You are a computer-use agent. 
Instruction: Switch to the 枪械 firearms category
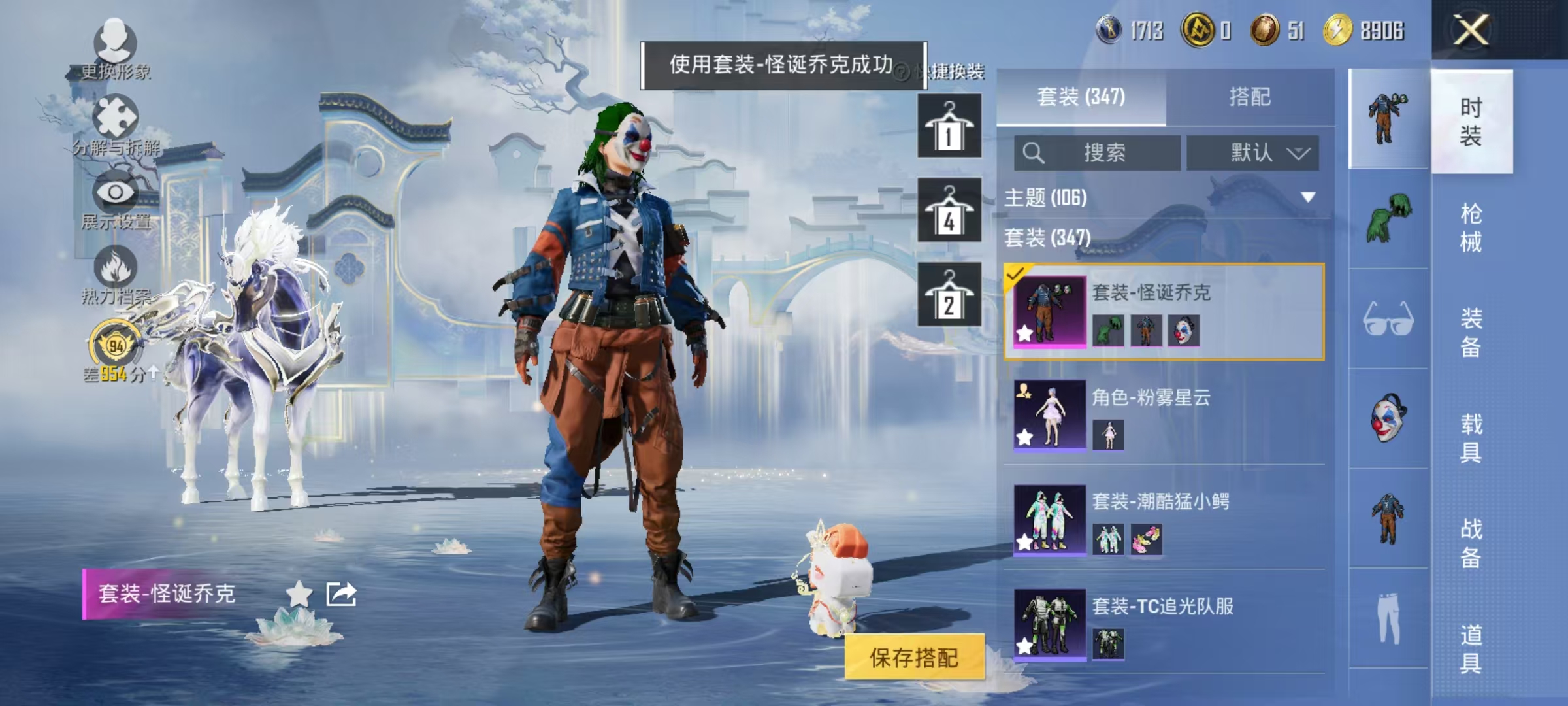tap(1471, 227)
